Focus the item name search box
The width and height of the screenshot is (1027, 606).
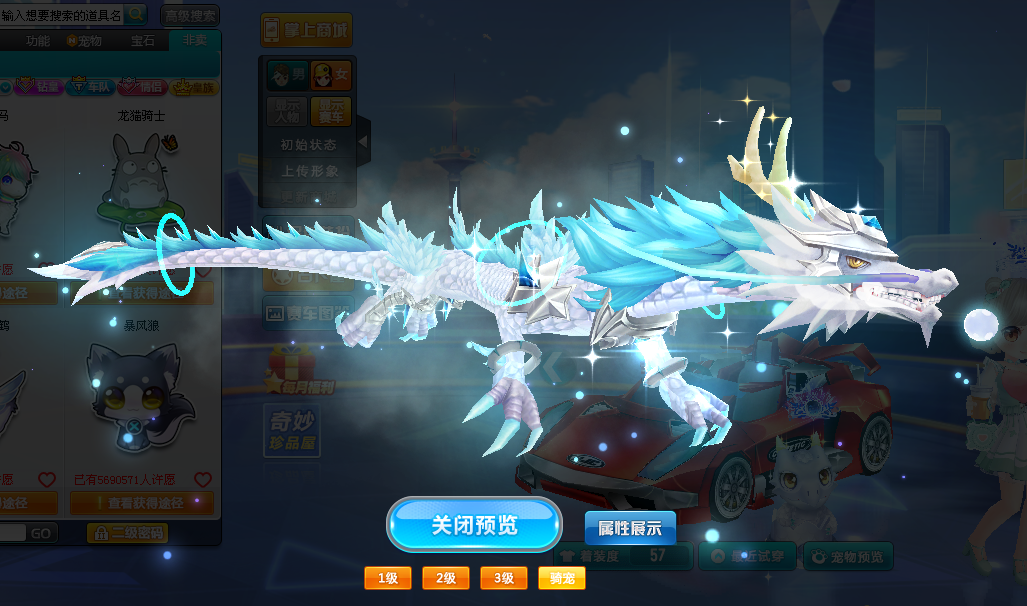[62, 15]
